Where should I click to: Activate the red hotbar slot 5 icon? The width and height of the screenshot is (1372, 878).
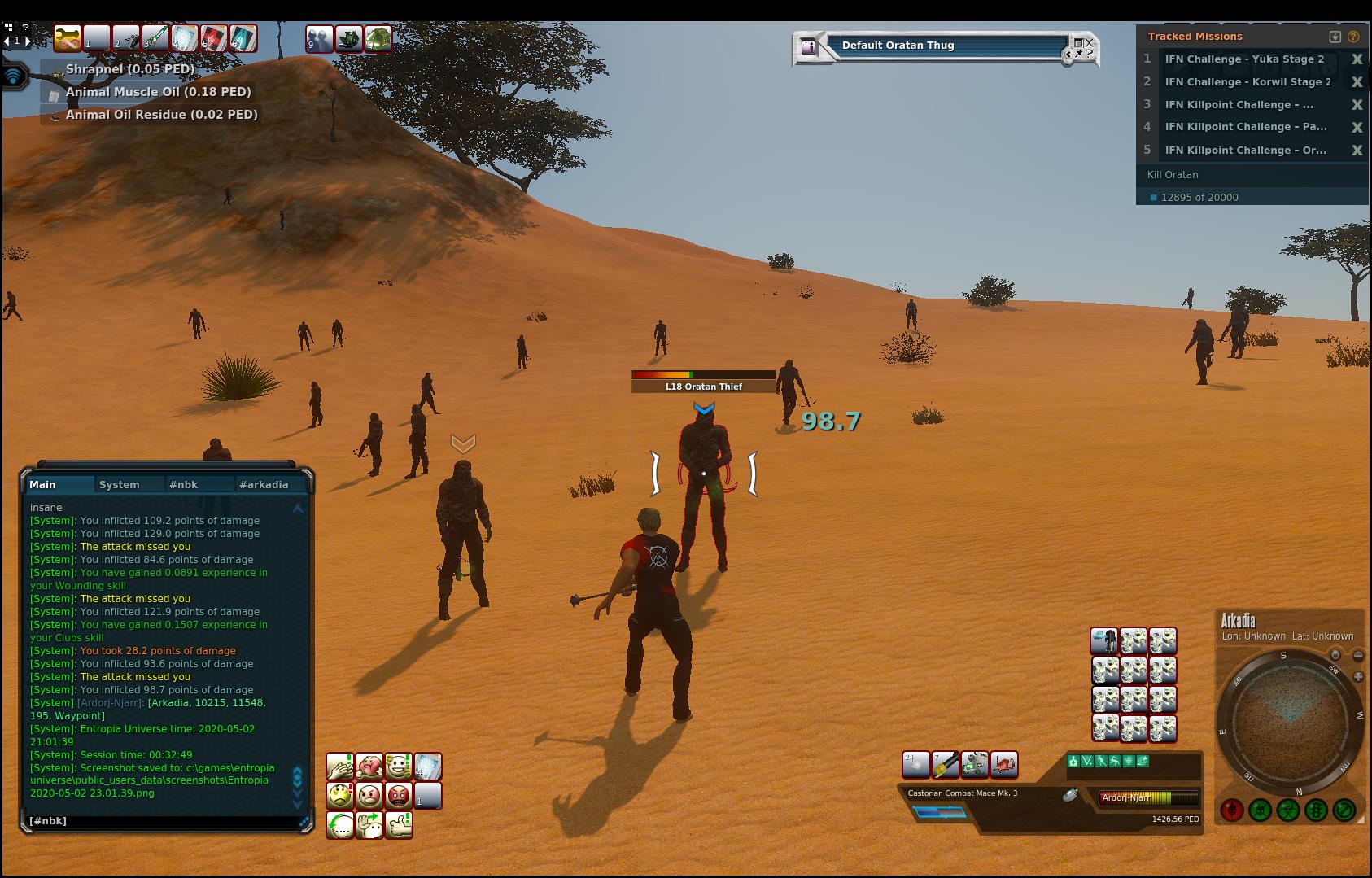tap(213, 38)
